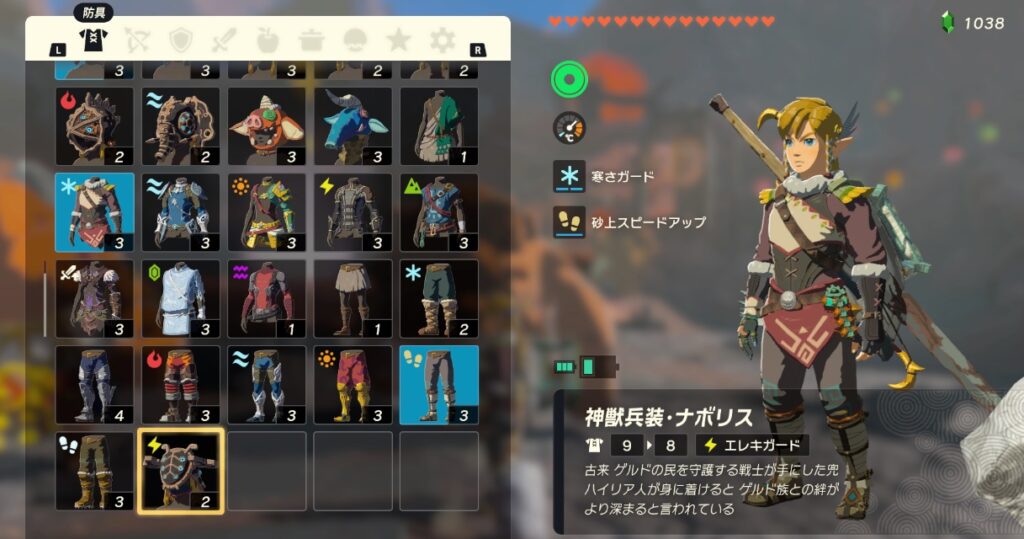Open the materials tab with apple icon
Viewport: 1024px width, 539px height.
click(x=267, y=40)
